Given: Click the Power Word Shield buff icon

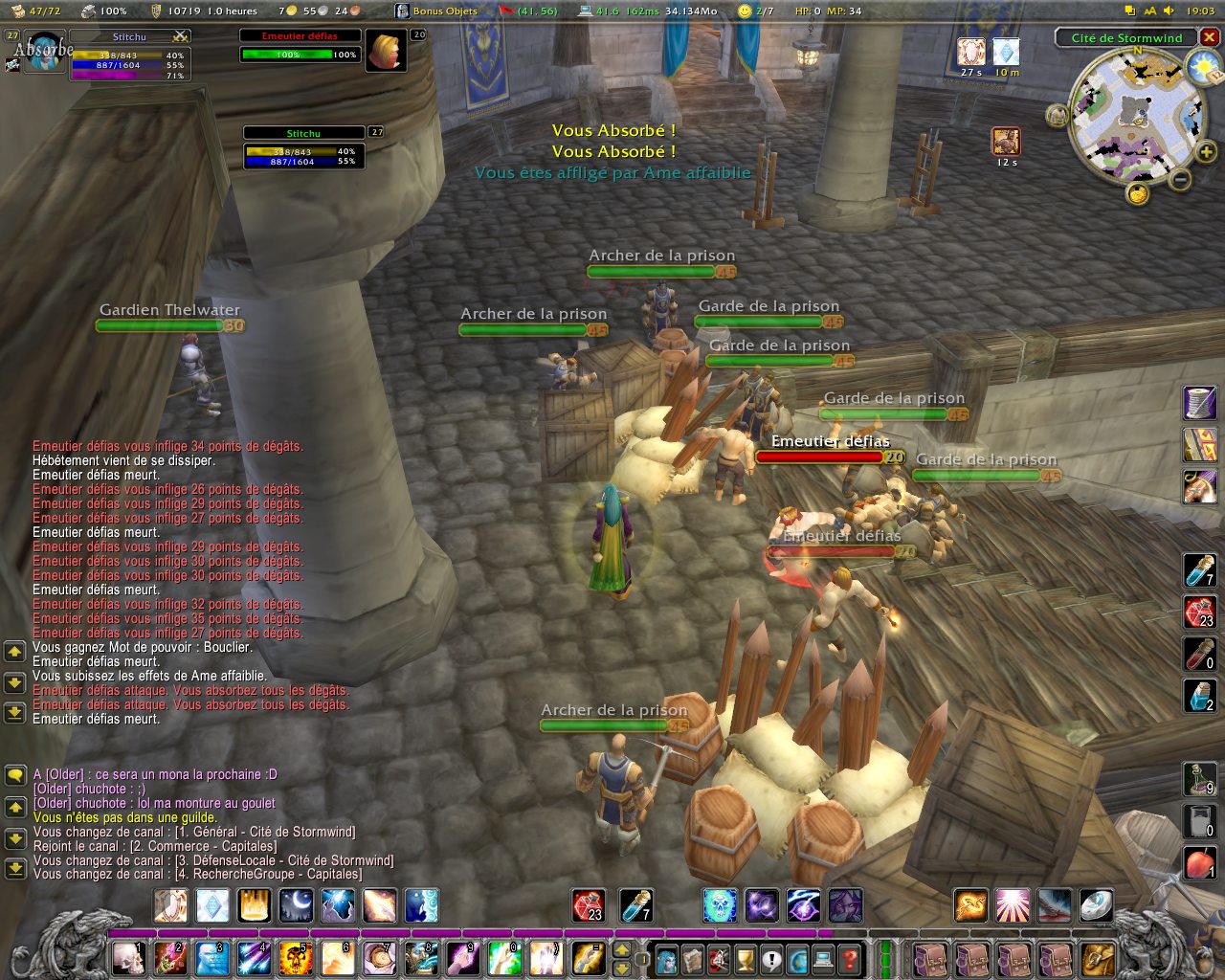Looking at the screenshot, I should [971, 52].
